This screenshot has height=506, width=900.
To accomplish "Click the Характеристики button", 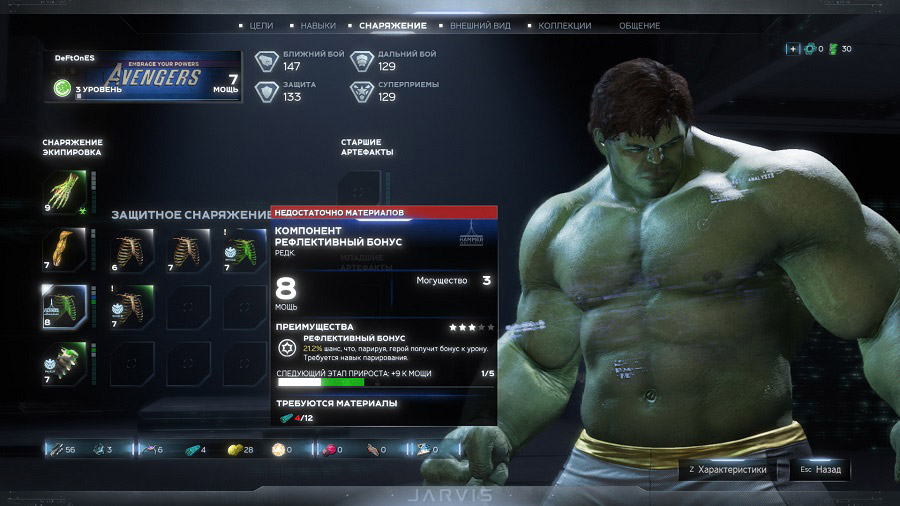I will click(x=727, y=469).
